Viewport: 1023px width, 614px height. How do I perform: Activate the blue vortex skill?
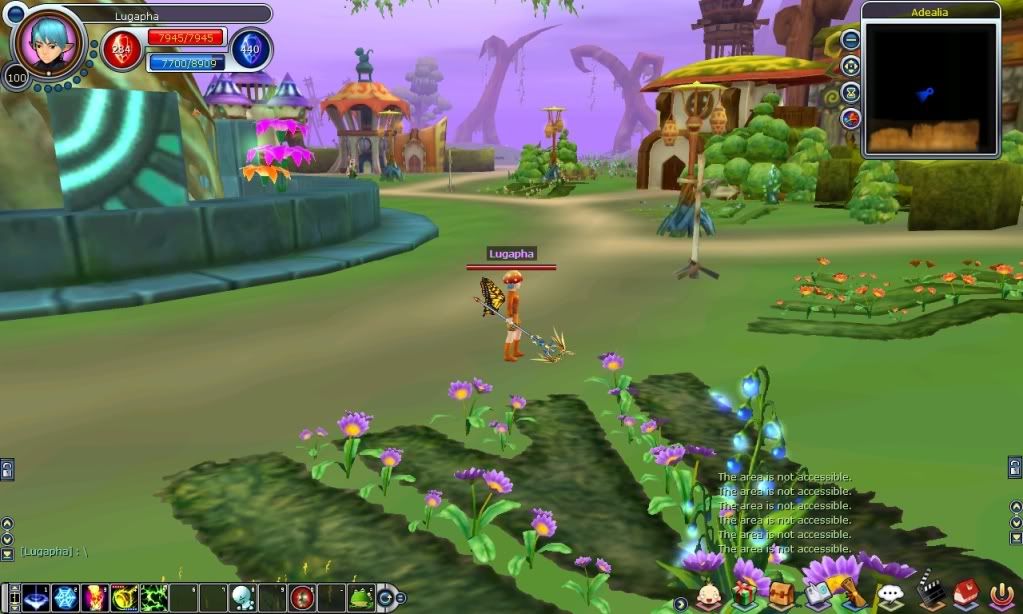tap(36, 597)
